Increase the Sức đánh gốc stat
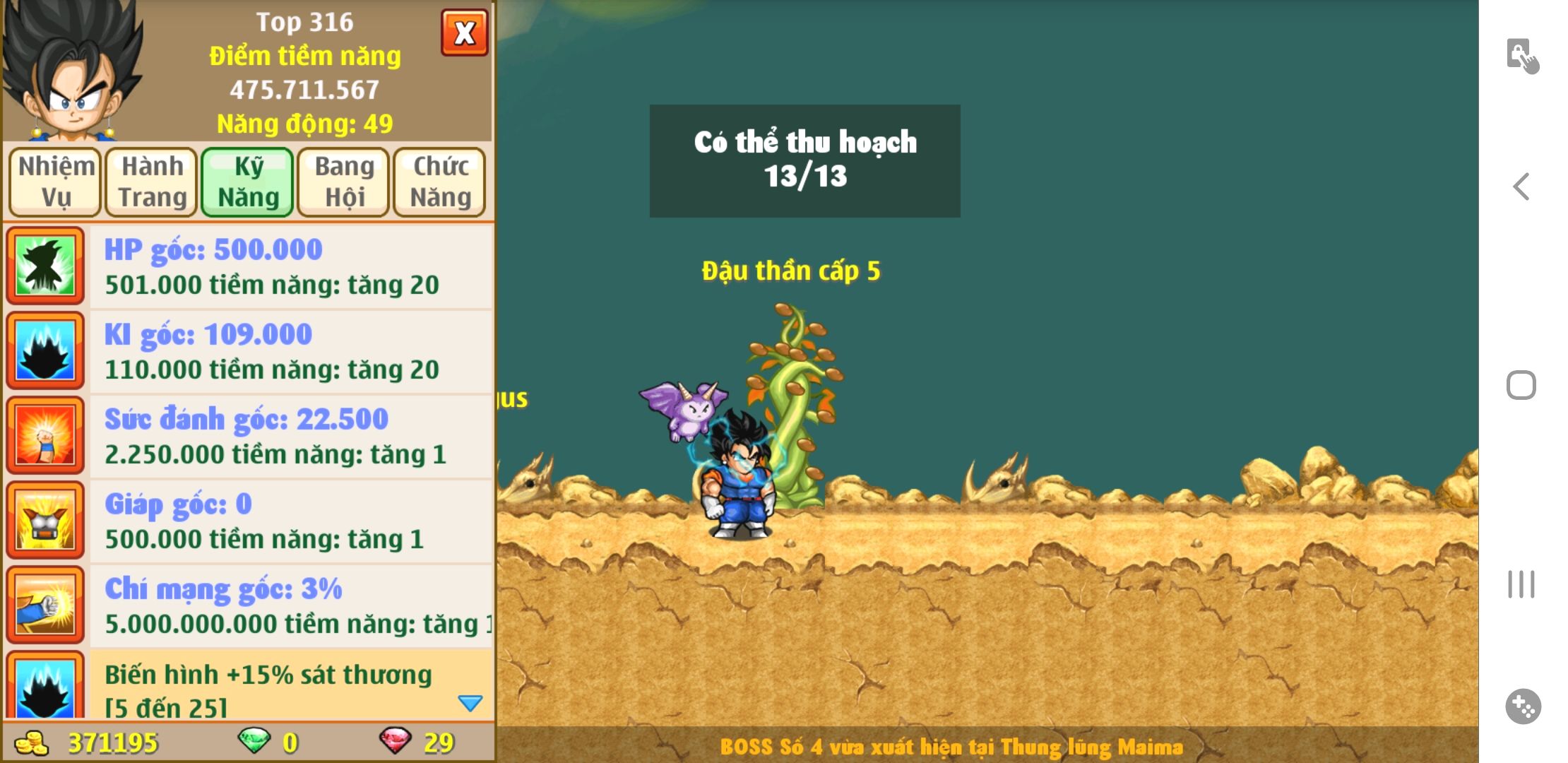 (290, 437)
